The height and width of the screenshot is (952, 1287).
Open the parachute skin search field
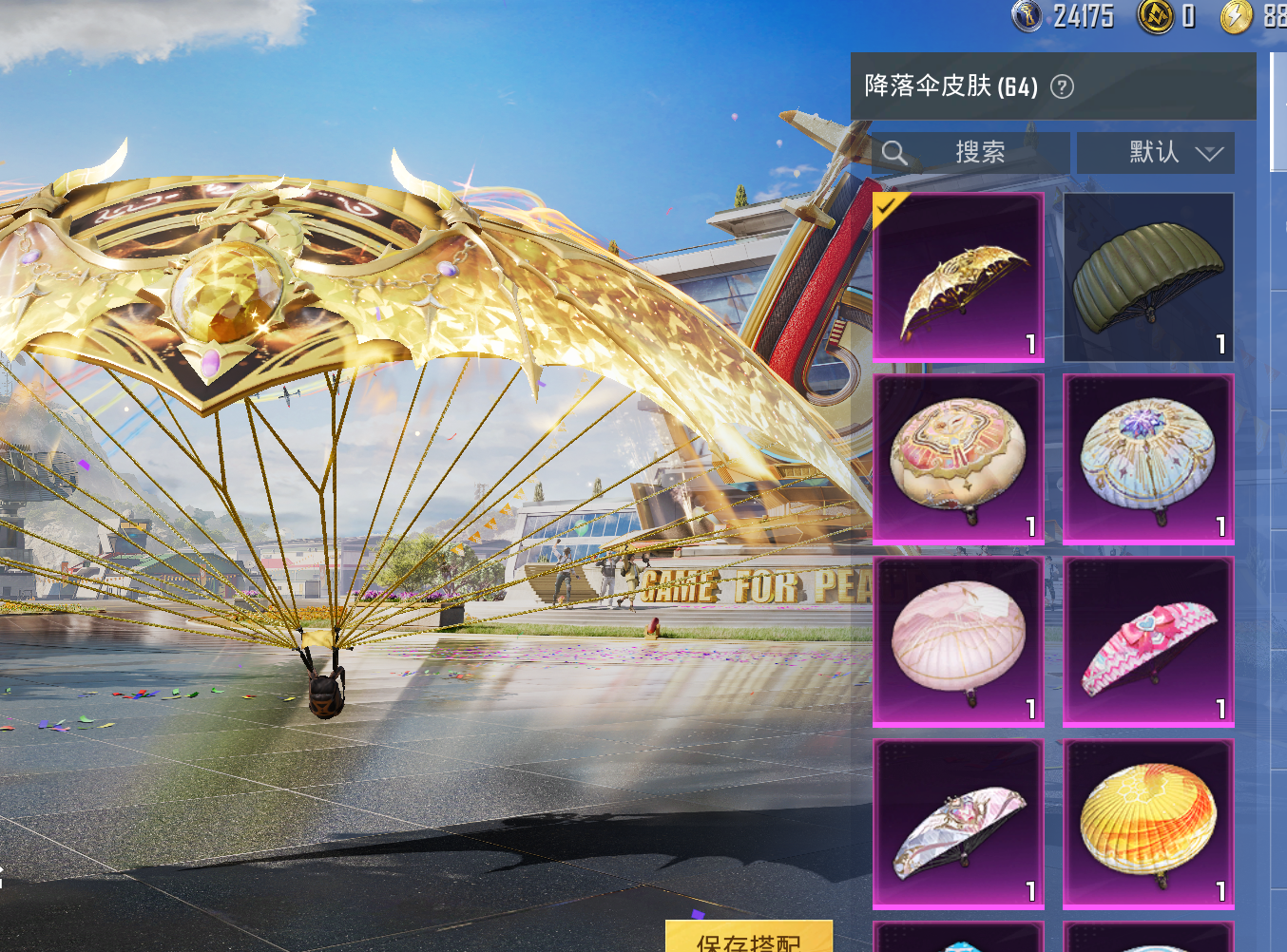click(x=971, y=152)
